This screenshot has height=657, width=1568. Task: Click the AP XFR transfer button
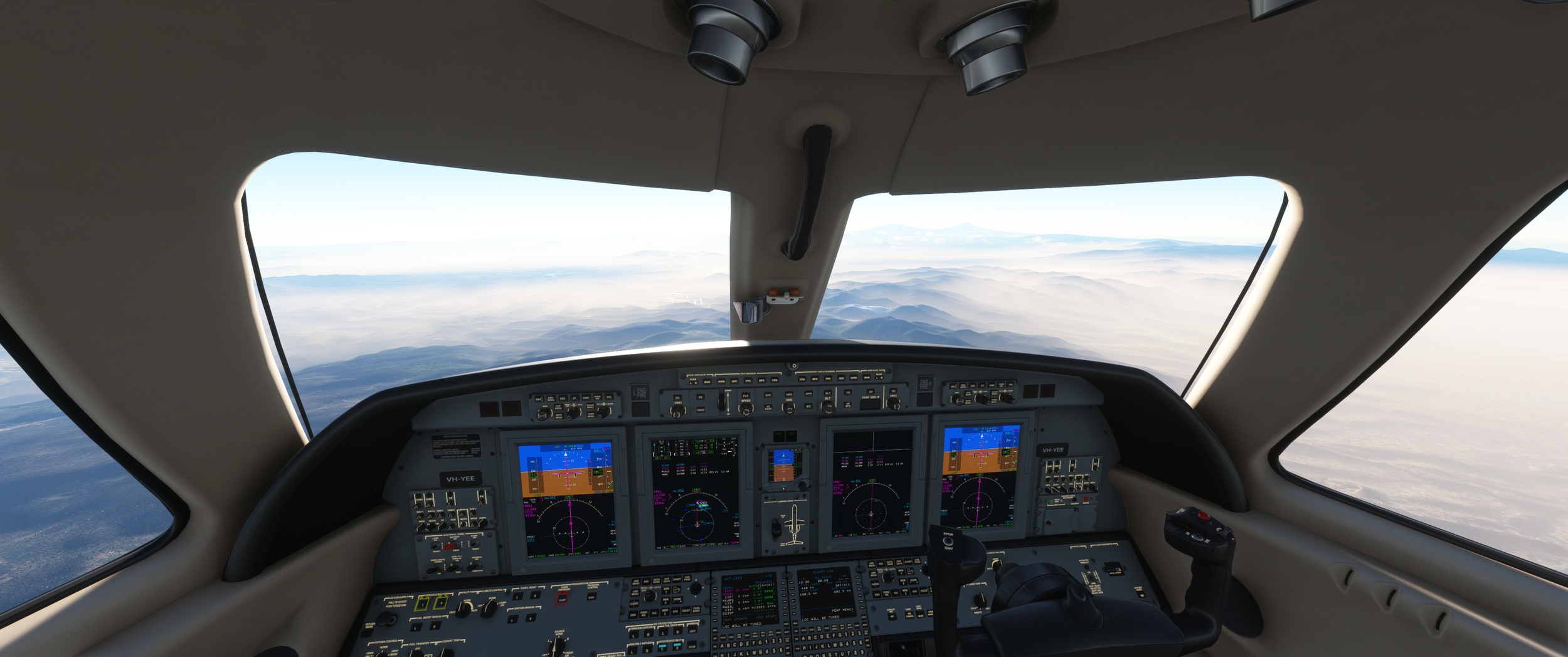pos(848,406)
